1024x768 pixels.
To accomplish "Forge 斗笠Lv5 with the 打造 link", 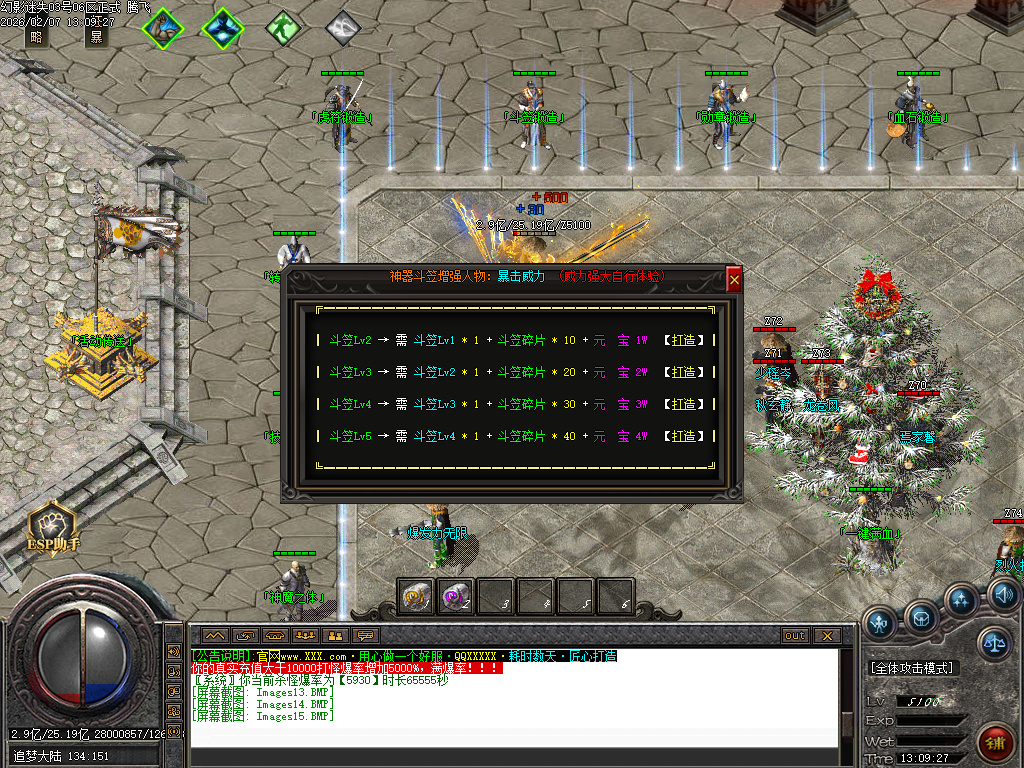I will (x=684, y=436).
